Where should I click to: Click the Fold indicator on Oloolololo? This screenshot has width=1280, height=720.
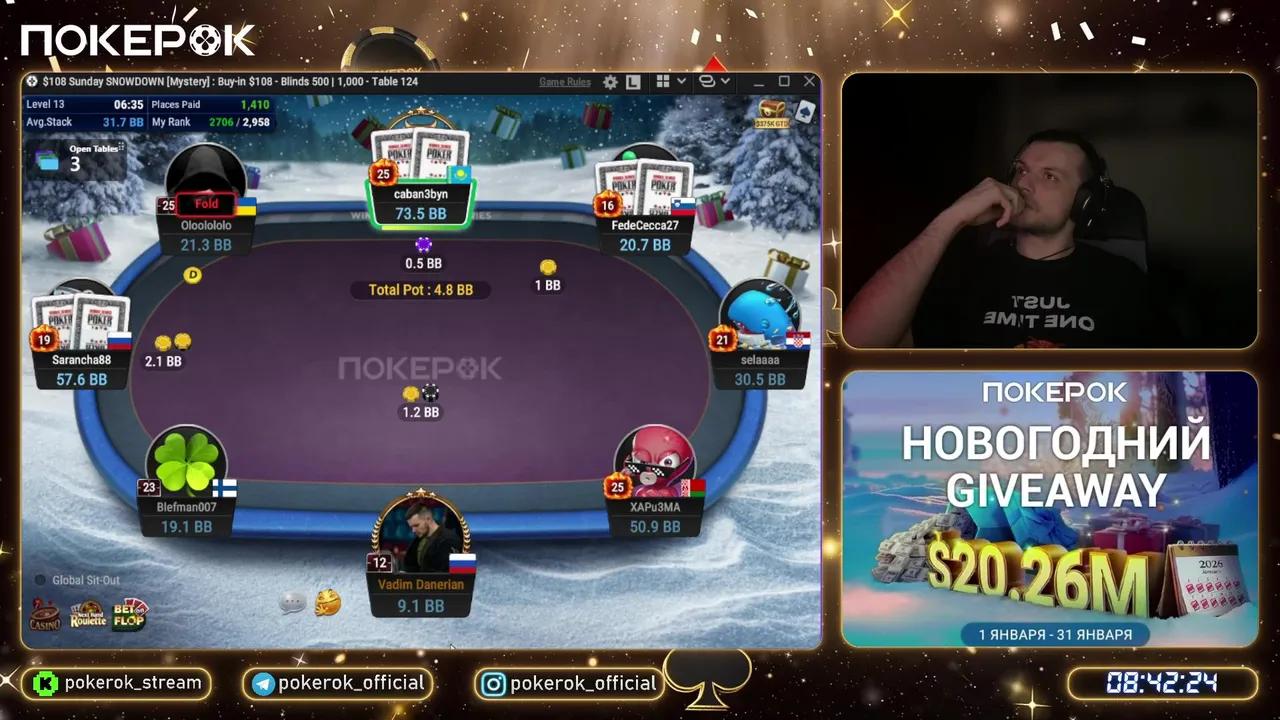[205, 203]
